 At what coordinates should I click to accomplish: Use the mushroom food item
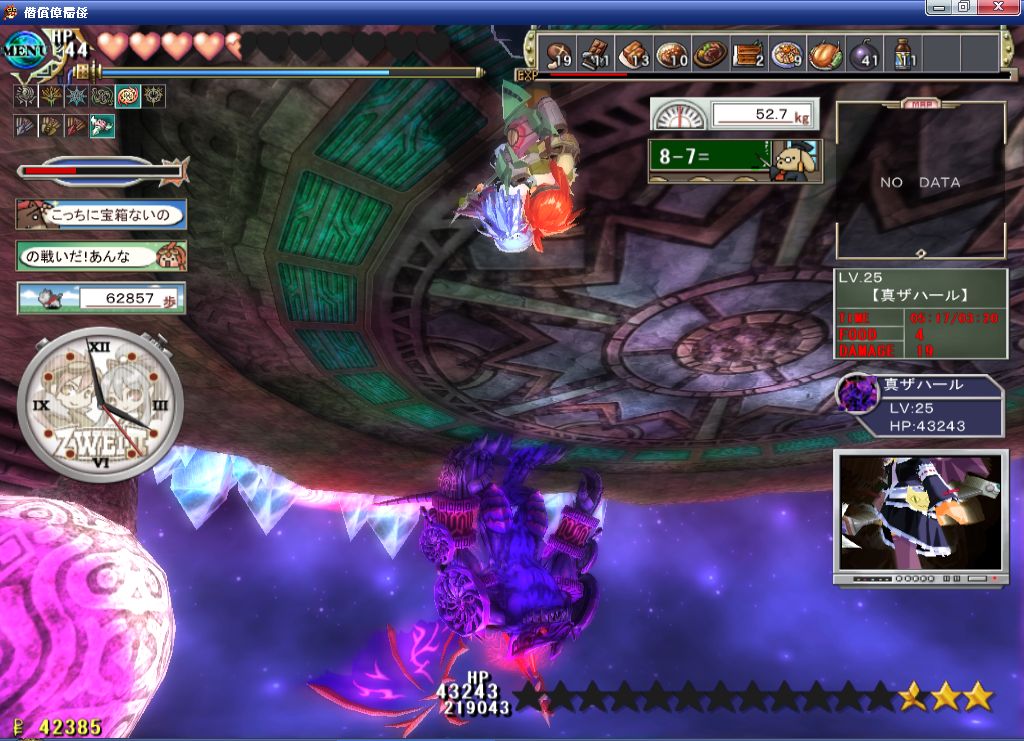pyautogui.click(x=557, y=53)
